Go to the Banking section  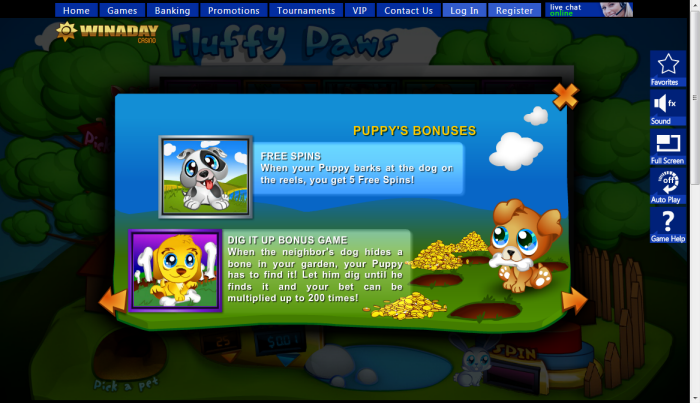coord(173,11)
